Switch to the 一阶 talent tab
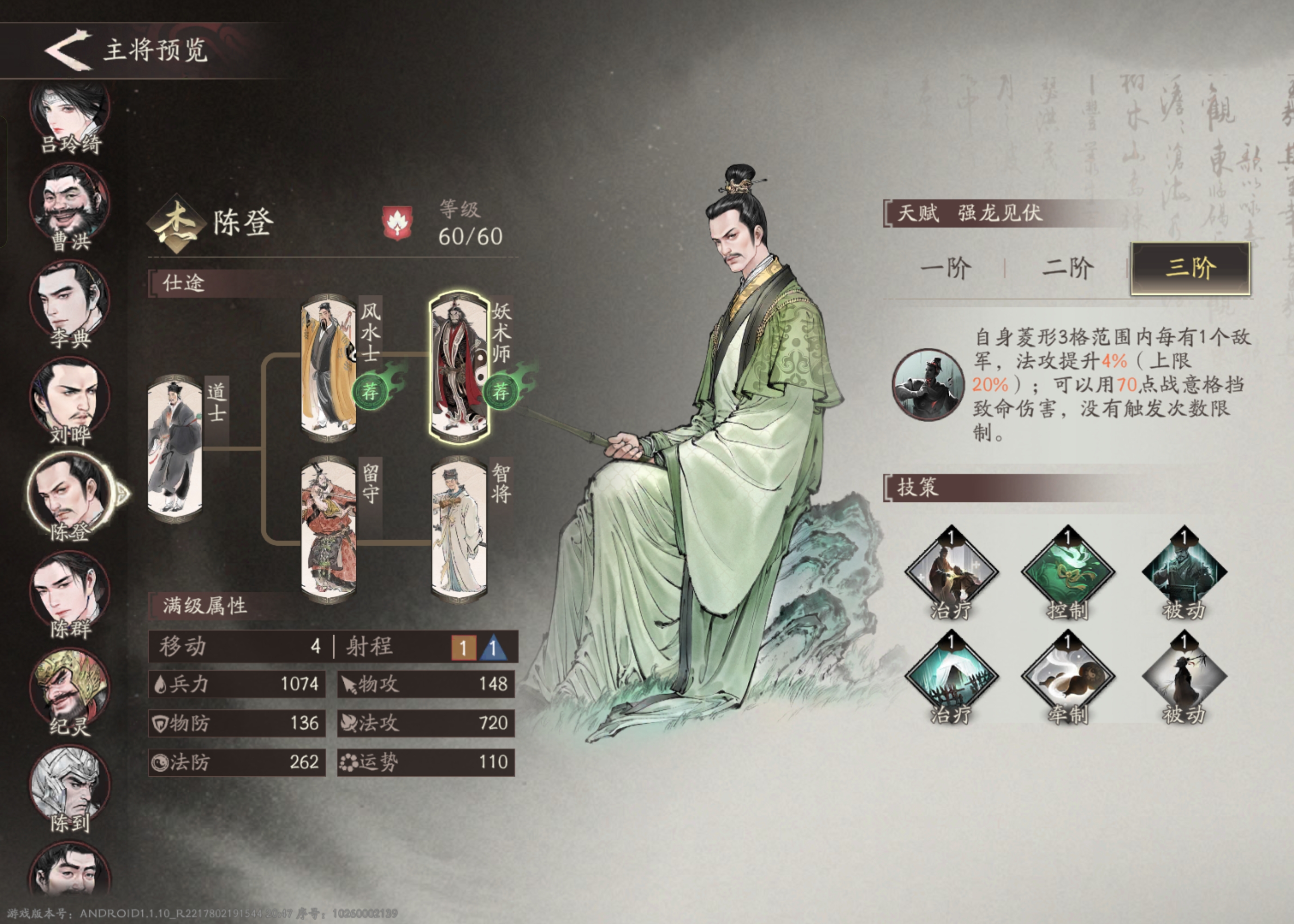The image size is (1294, 924). coord(945,268)
